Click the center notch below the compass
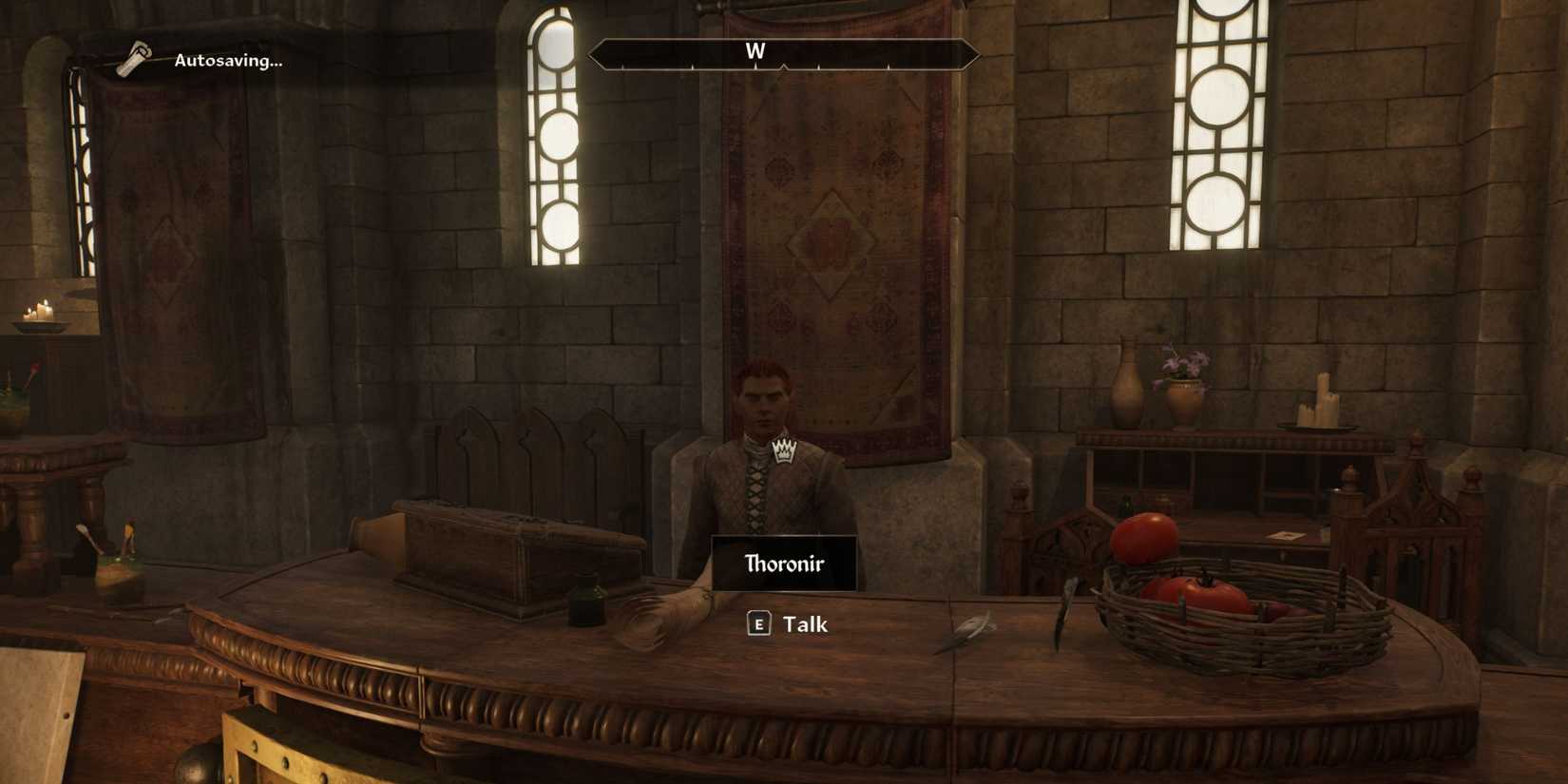 [783, 67]
